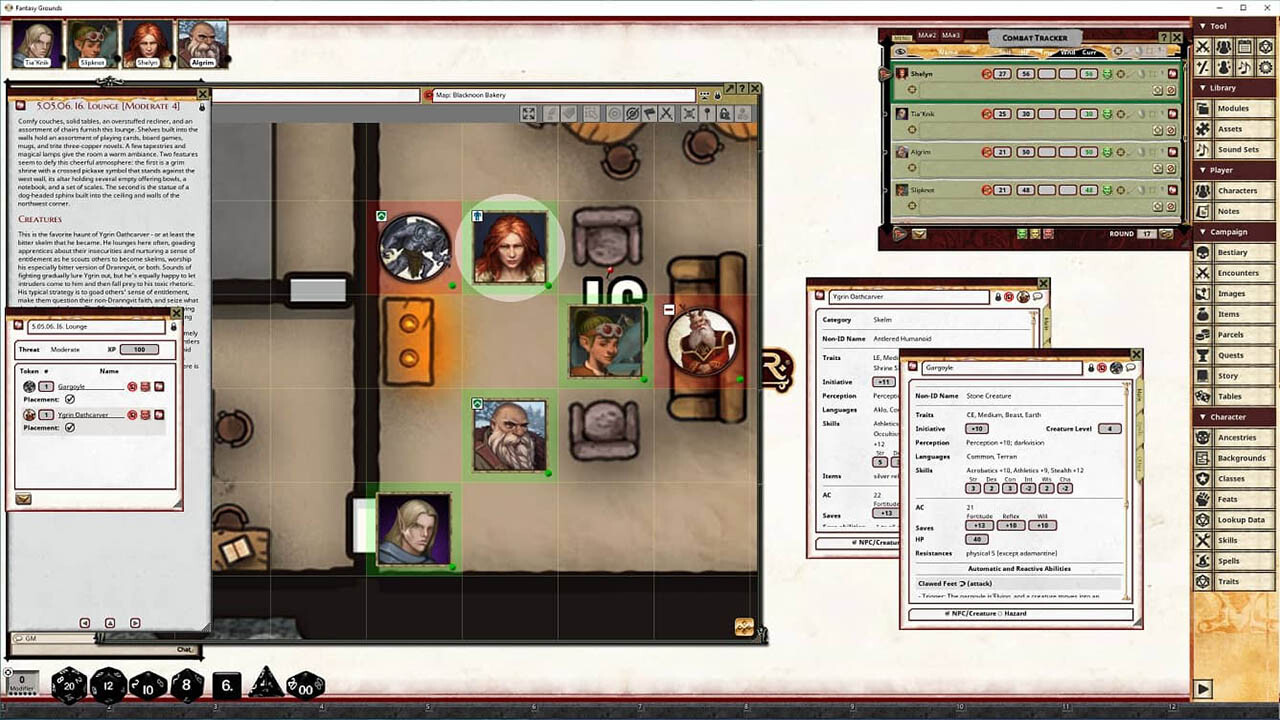Image resolution: width=1280 pixels, height=720 pixels.
Task: Click the next actor arrow in the Combat Tracker
Action: [897, 233]
